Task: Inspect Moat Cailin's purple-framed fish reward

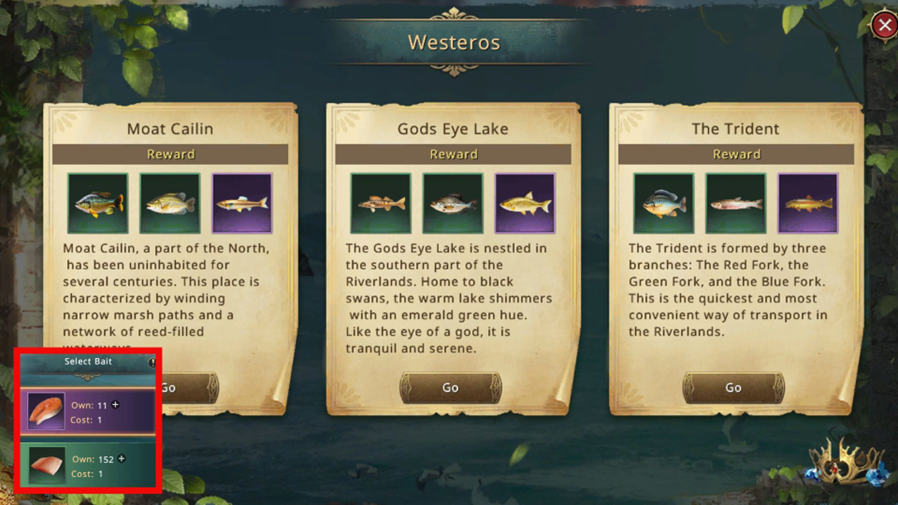Action: coord(242,203)
